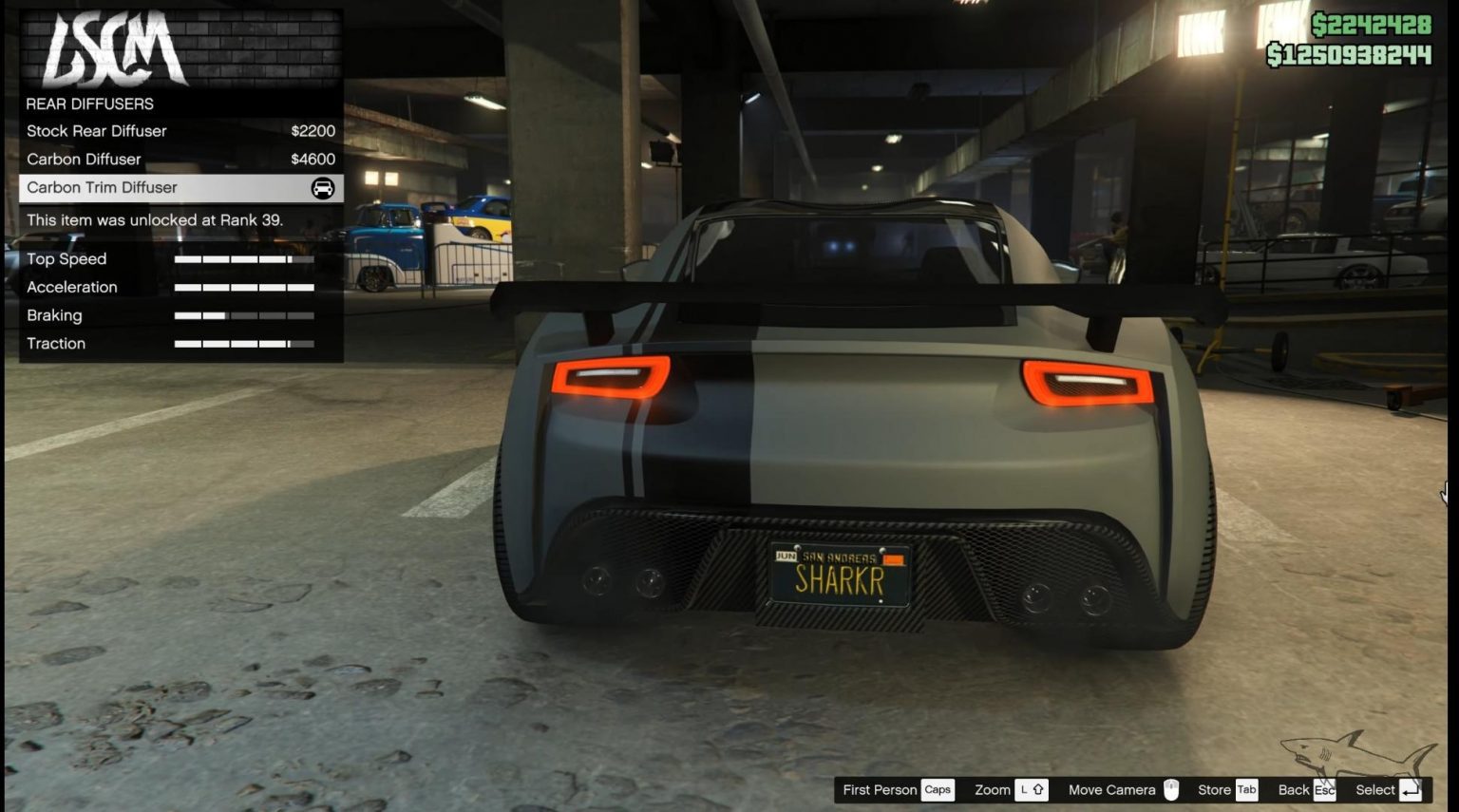The width and height of the screenshot is (1459, 812).
Task: Click the Top Speed stat bar
Action: click(243, 258)
